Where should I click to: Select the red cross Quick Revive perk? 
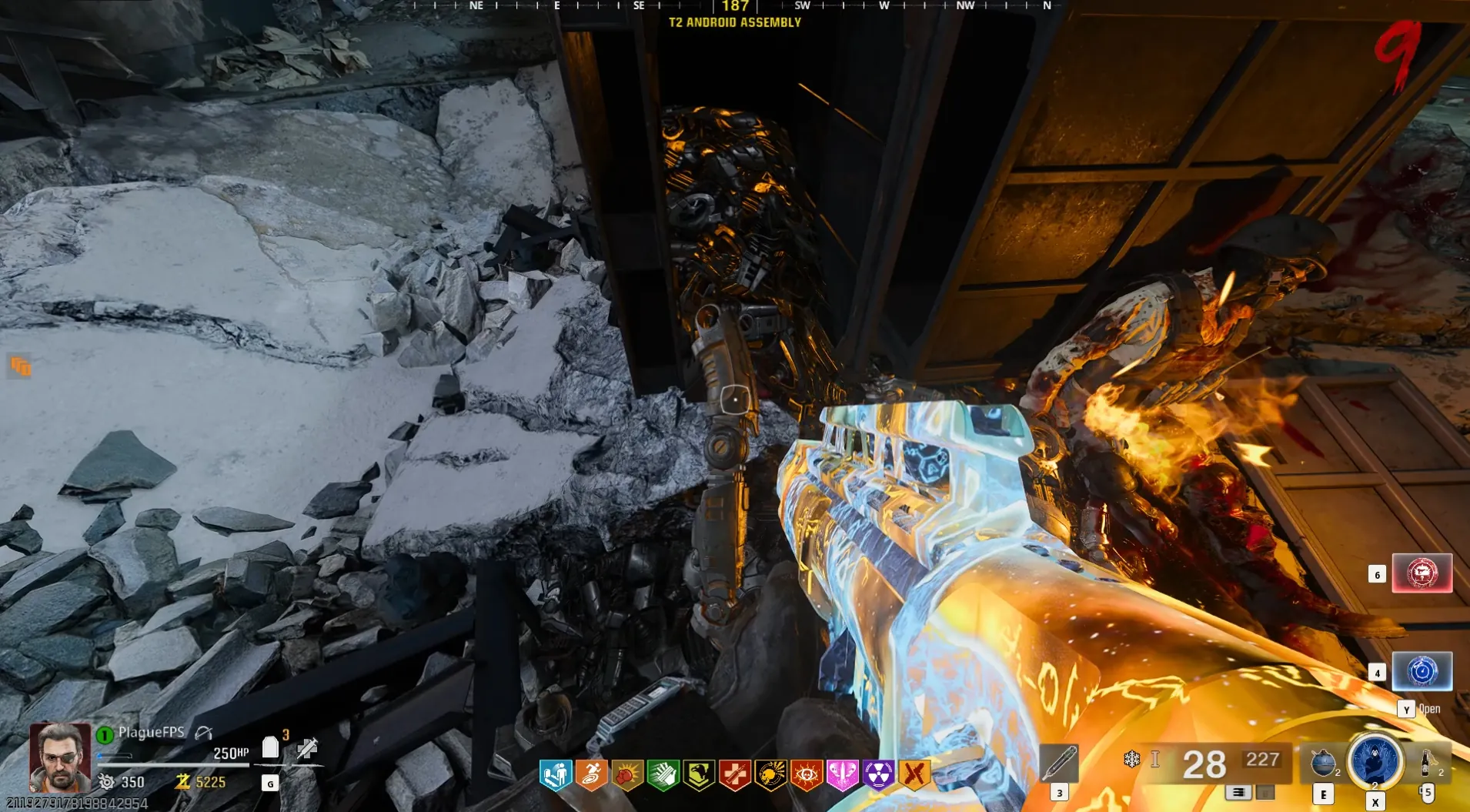735,775
